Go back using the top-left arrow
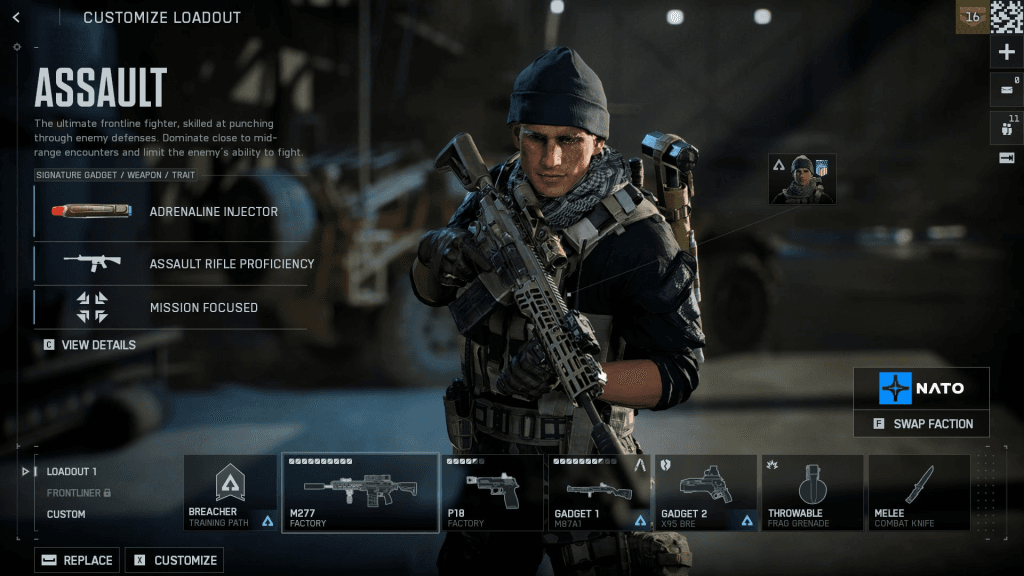This screenshot has height=576, width=1024. 16,17
